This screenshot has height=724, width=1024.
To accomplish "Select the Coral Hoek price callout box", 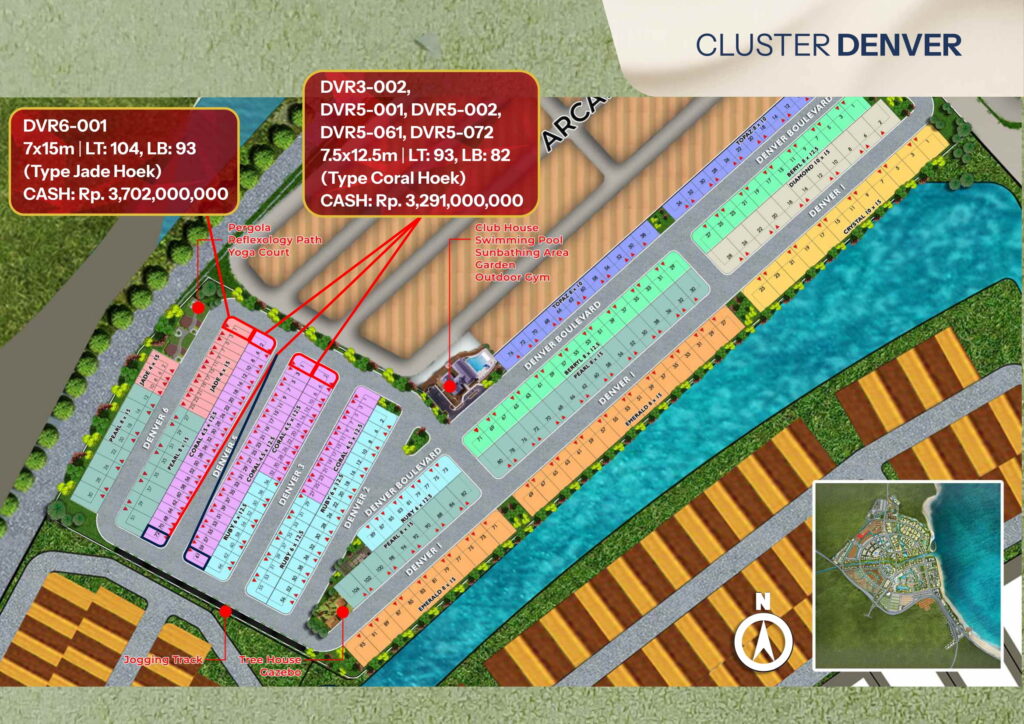I will (421, 141).
